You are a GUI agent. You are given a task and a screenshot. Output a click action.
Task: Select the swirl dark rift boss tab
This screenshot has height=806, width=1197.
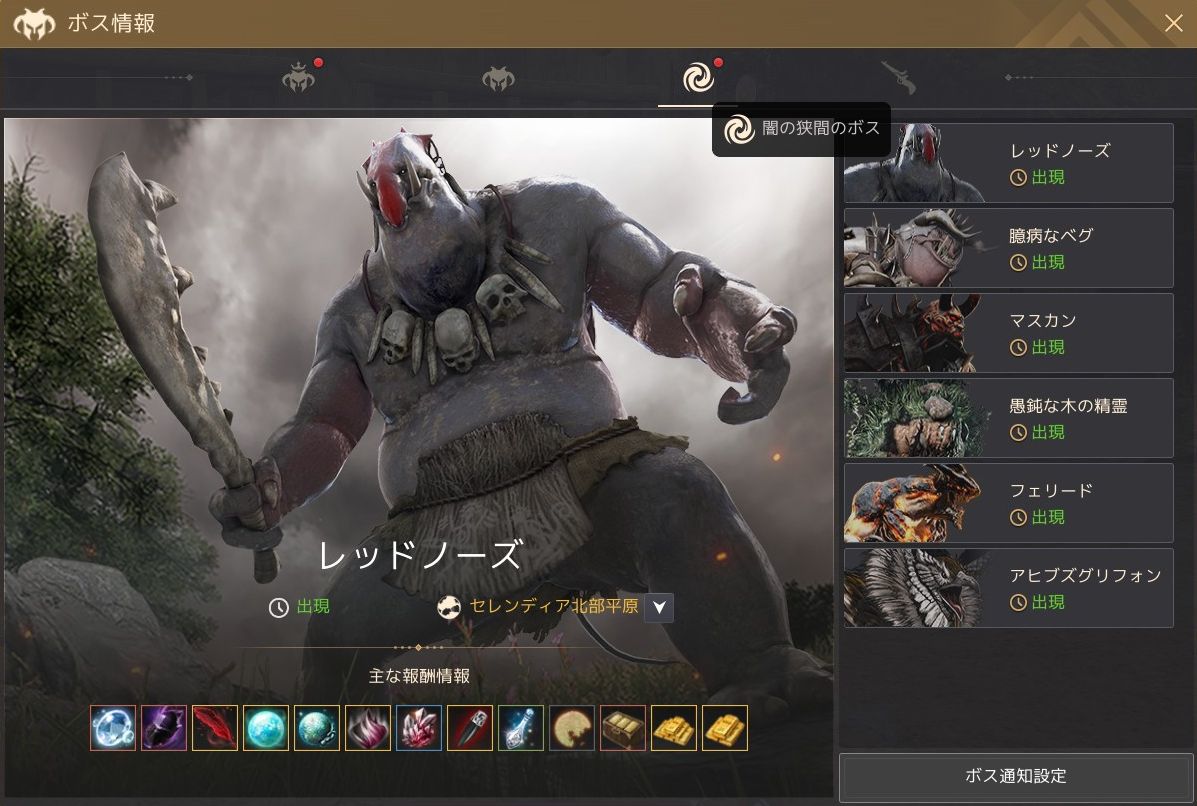698,77
